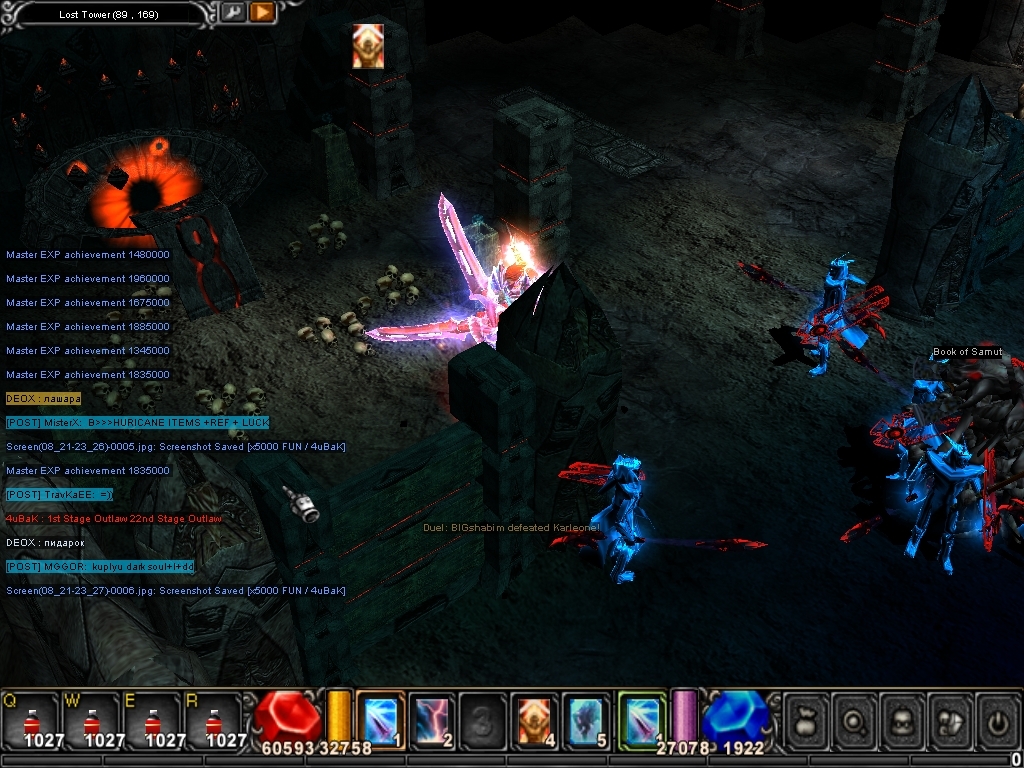Click the button left of the power icon
This screenshot has height=768, width=1024.
tap(951, 720)
